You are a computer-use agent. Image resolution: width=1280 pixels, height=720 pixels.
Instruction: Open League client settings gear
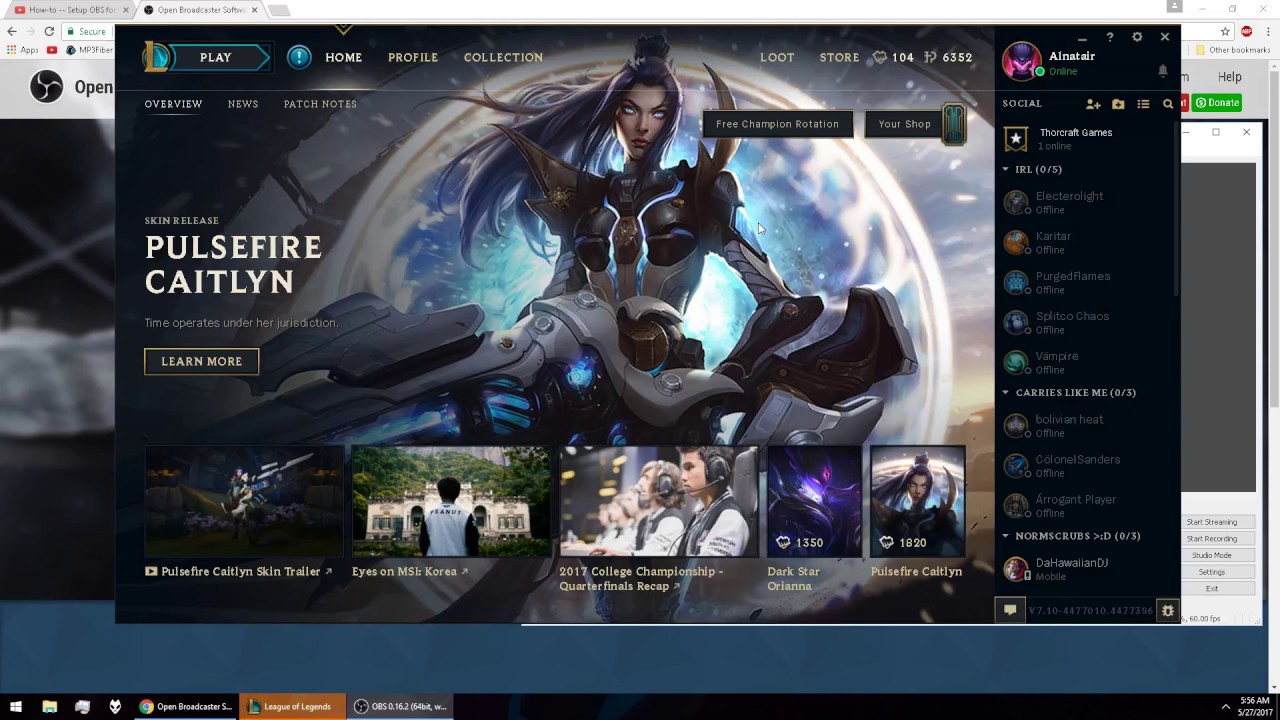(1137, 37)
